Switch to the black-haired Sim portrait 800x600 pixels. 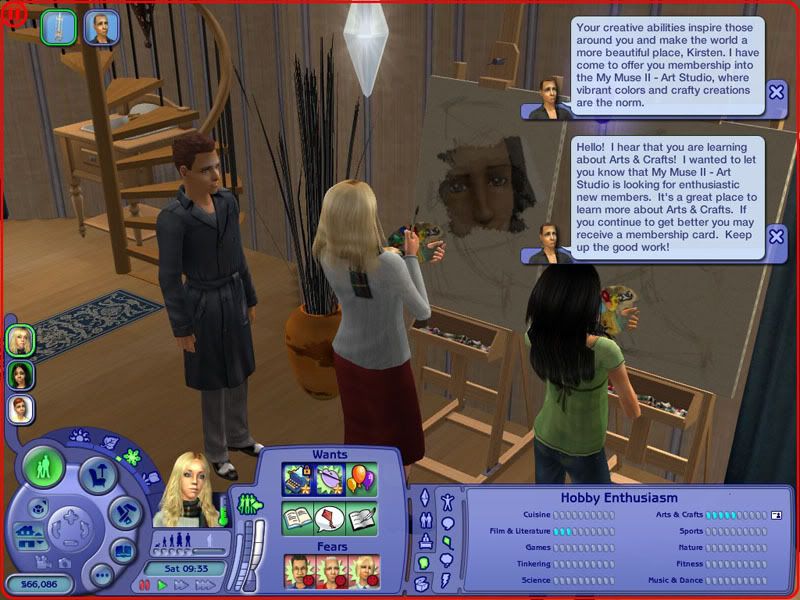21,374
